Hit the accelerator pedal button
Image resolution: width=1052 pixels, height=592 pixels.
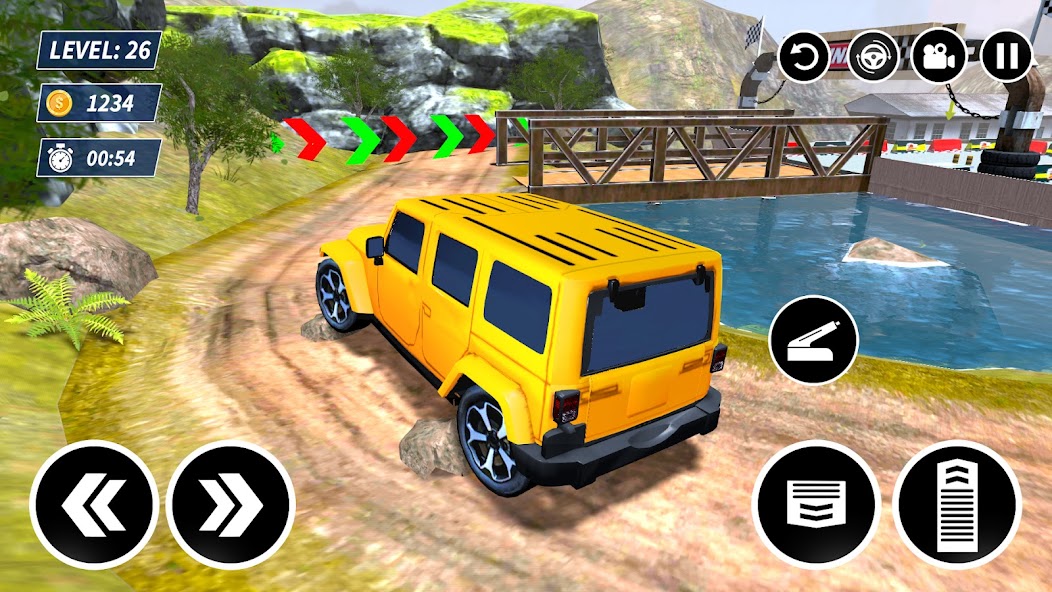click(x=957, y=504)
